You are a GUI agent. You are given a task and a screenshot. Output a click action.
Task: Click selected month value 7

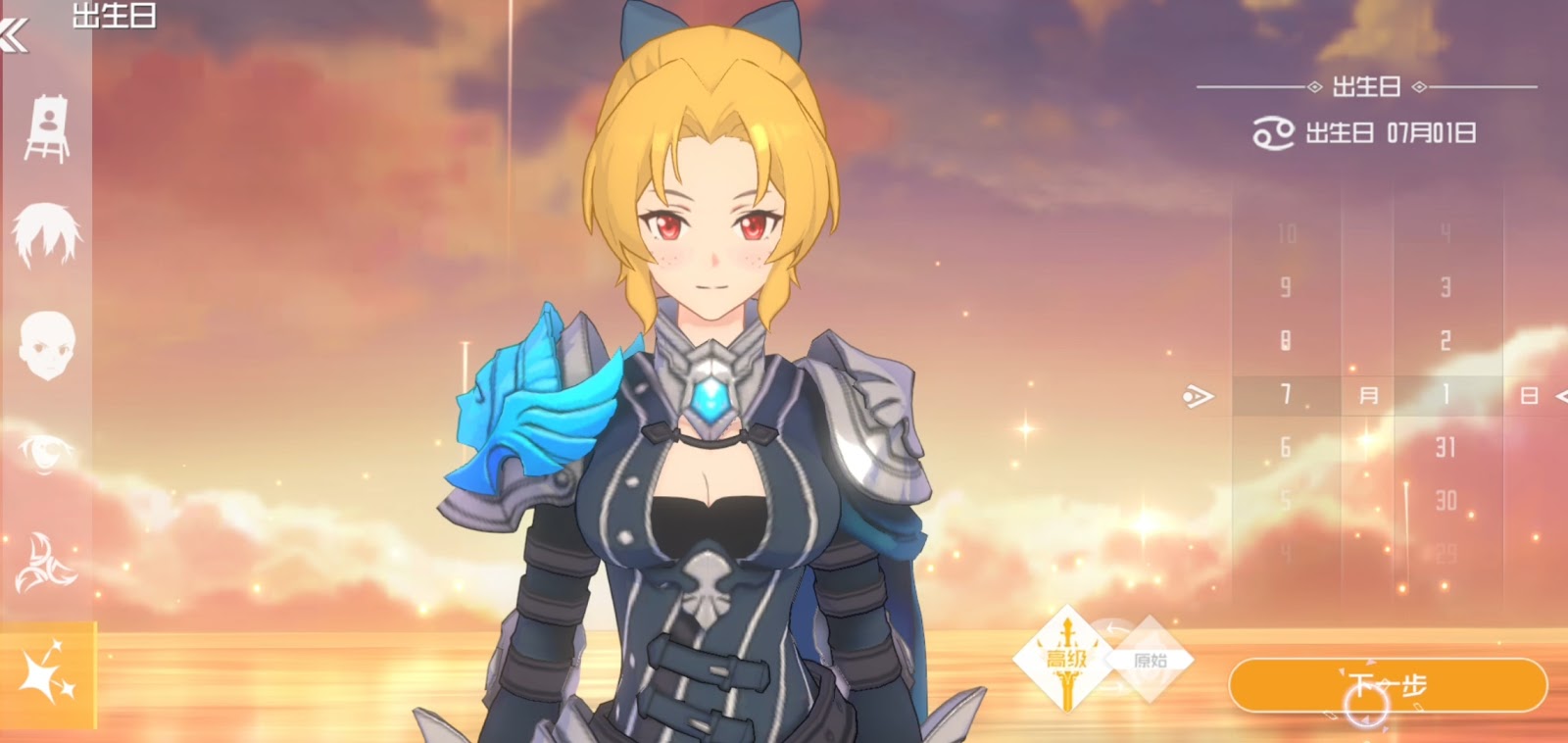click(x=1286, y=396)
